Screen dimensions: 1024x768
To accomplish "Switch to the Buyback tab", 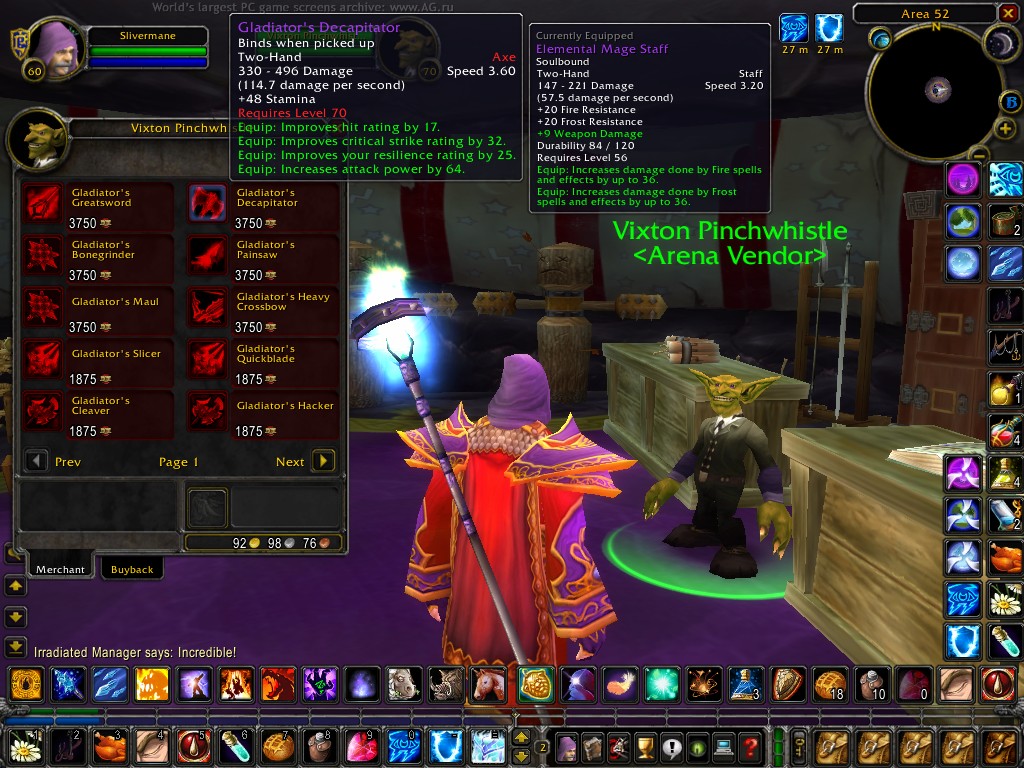I will 132,569.
